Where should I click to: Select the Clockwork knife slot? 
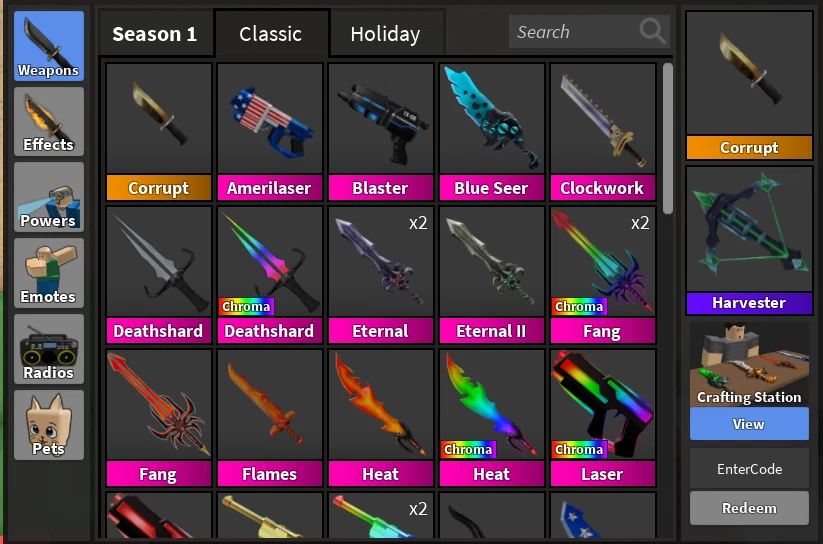click(x=602, y=131)
